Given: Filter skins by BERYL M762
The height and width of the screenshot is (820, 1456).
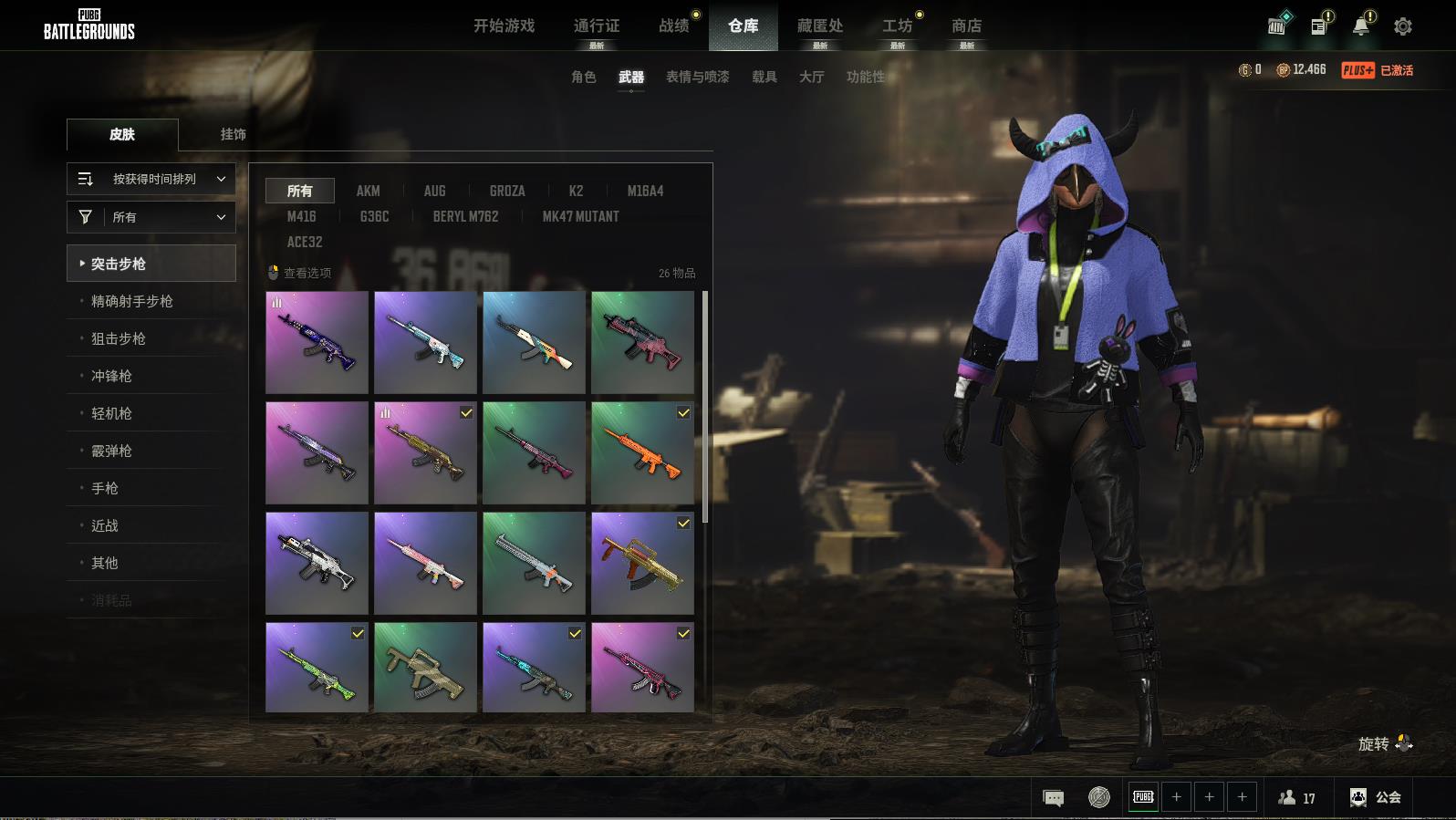Looking at the screenshot, I should click(x=465, y=216).
